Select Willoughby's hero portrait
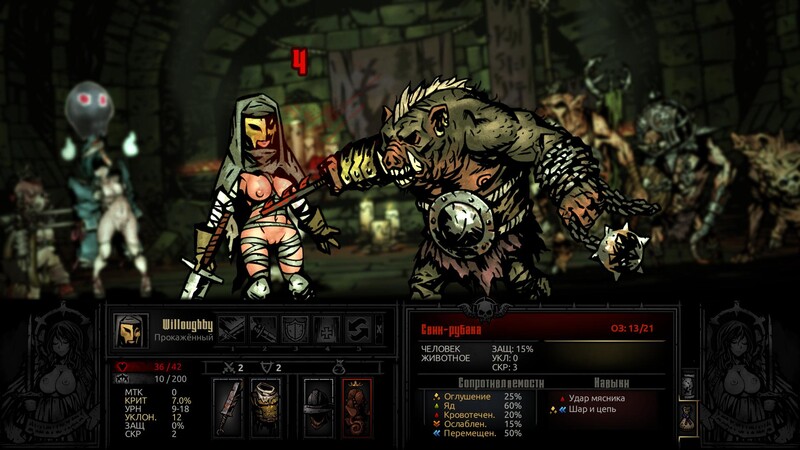 click(128, 330)
